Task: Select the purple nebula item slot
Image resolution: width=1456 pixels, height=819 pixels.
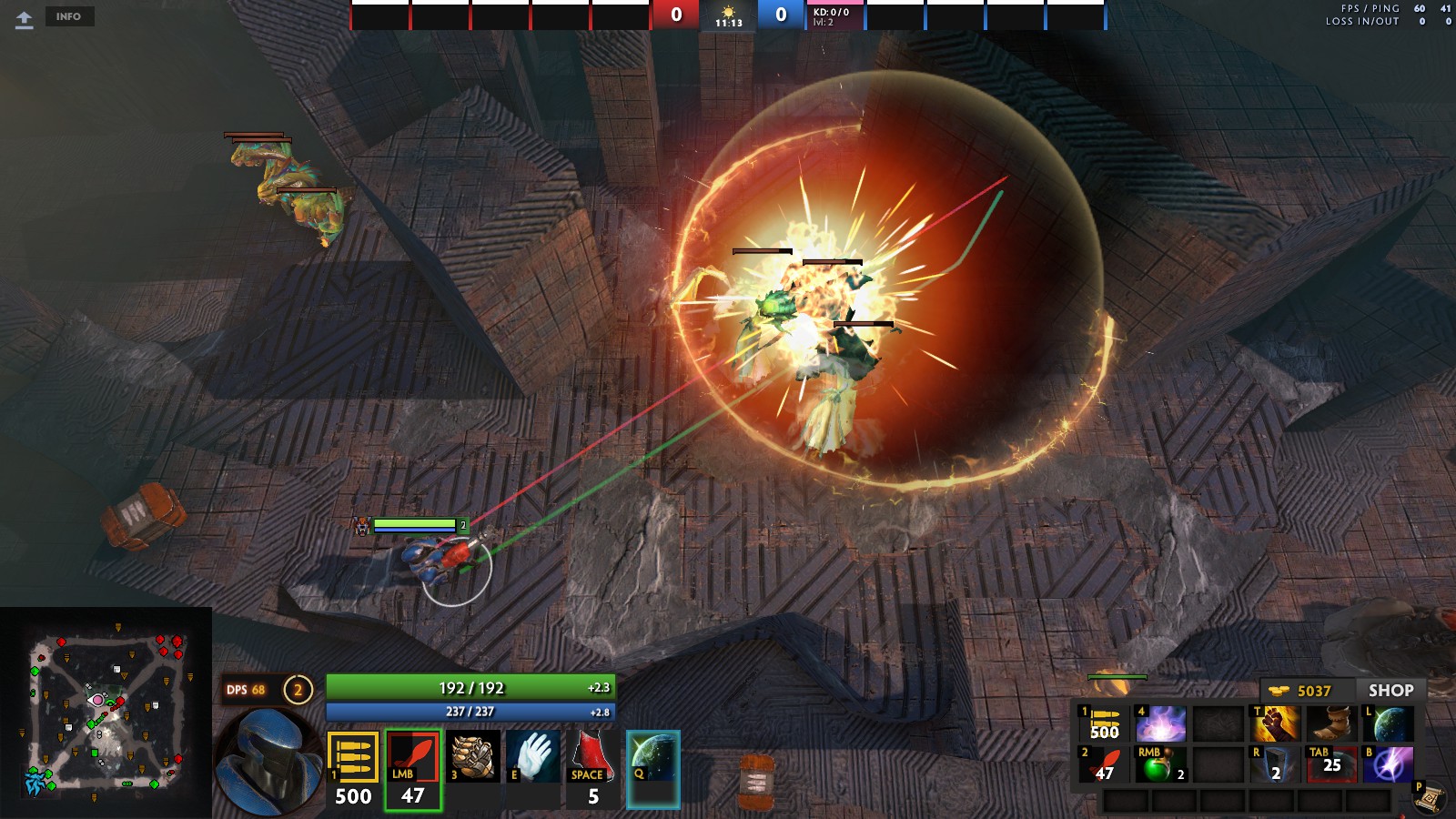Action: (x=1160, y=724)
